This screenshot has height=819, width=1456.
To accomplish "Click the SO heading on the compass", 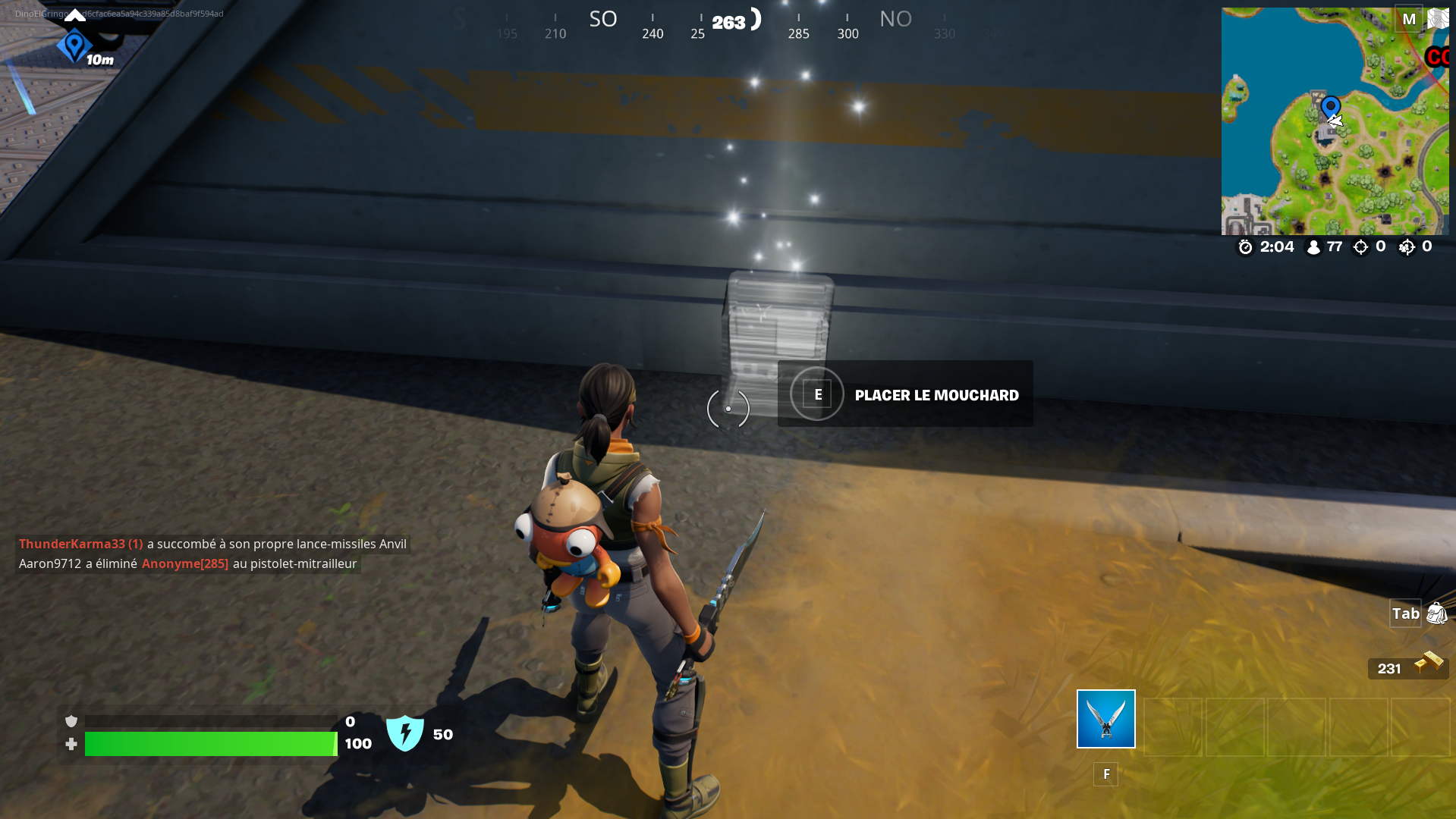I will click(x=603, y=18).
